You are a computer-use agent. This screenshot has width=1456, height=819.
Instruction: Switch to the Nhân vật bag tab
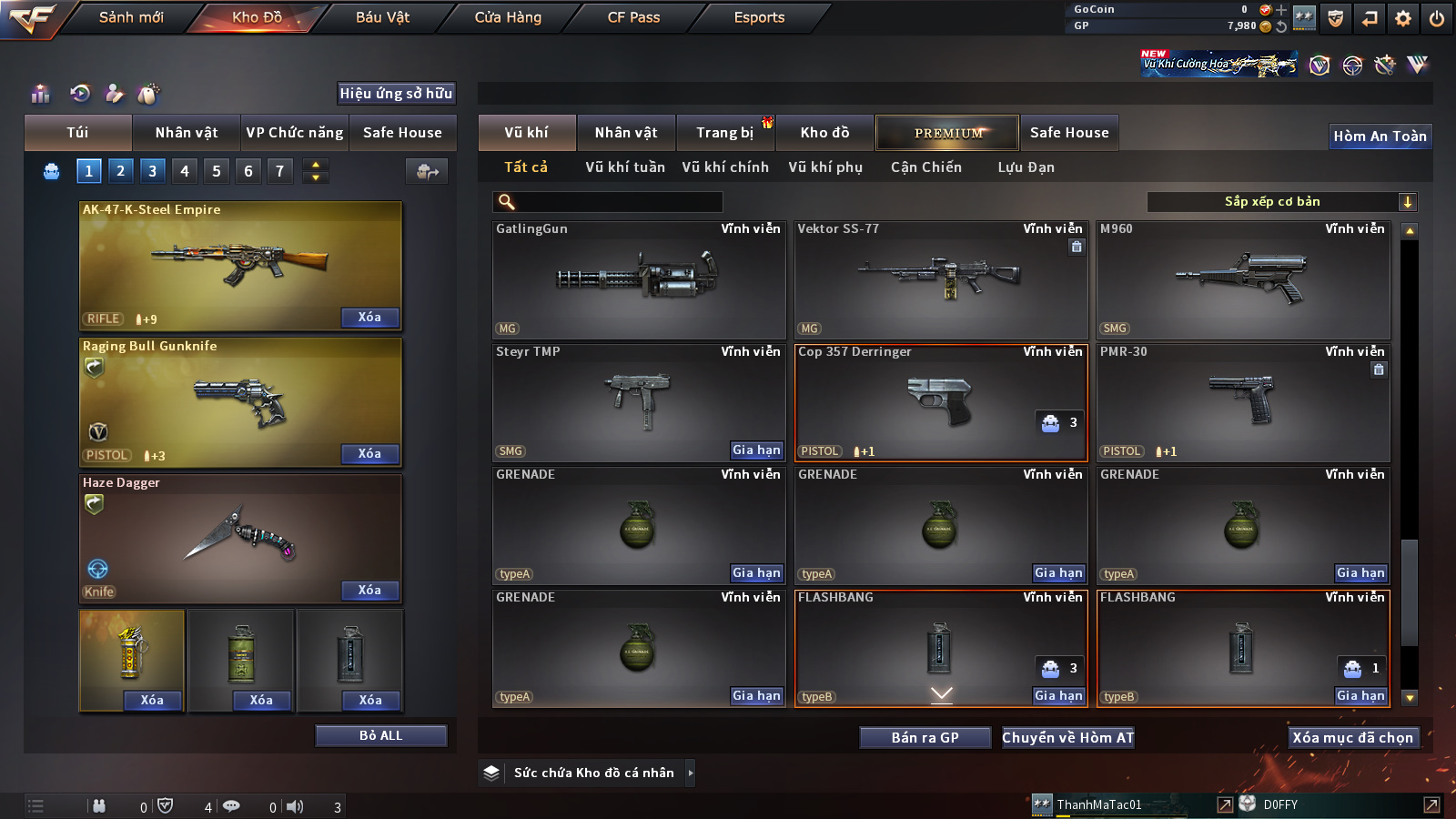[186, 133]
